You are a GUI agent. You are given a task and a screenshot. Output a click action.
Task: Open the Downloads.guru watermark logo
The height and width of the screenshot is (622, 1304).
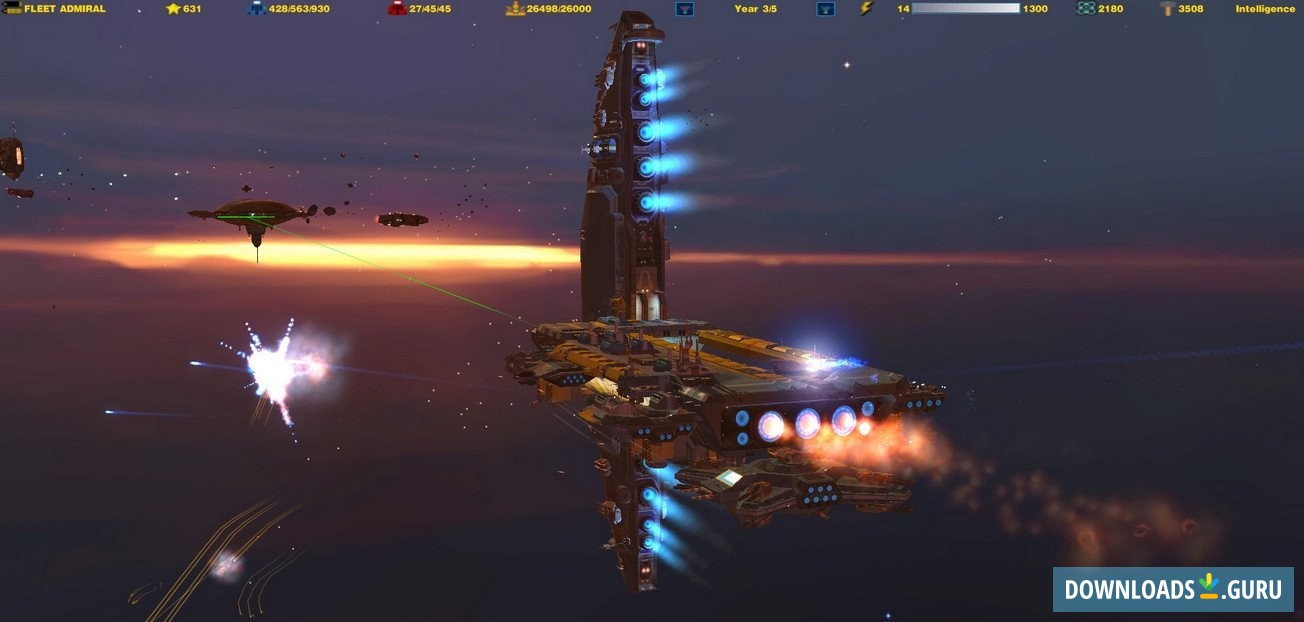click(1173, 589)
